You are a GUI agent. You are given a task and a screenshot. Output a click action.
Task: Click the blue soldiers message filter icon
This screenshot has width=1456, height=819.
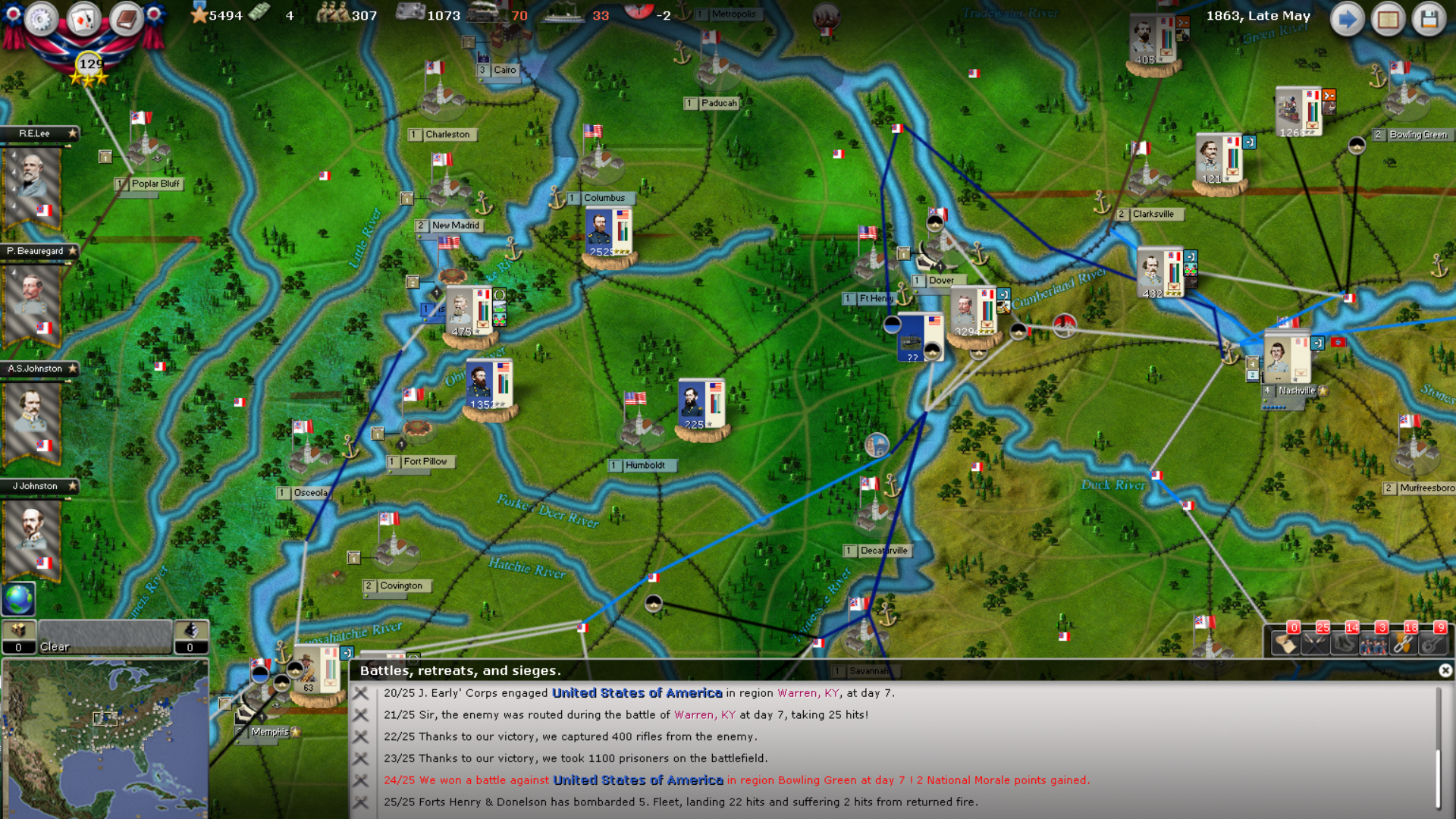1374,645
